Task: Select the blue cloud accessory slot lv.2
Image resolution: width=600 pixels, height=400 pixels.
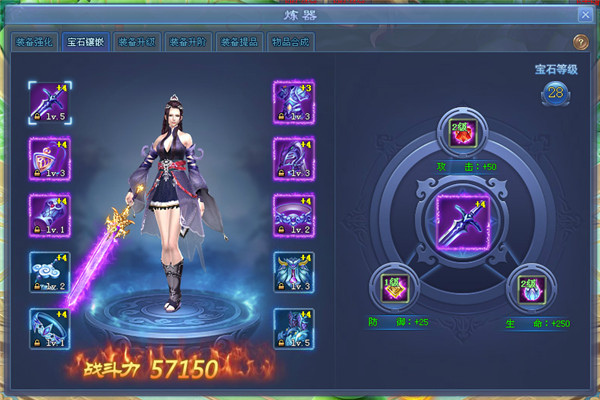Action: coord(49,270)
